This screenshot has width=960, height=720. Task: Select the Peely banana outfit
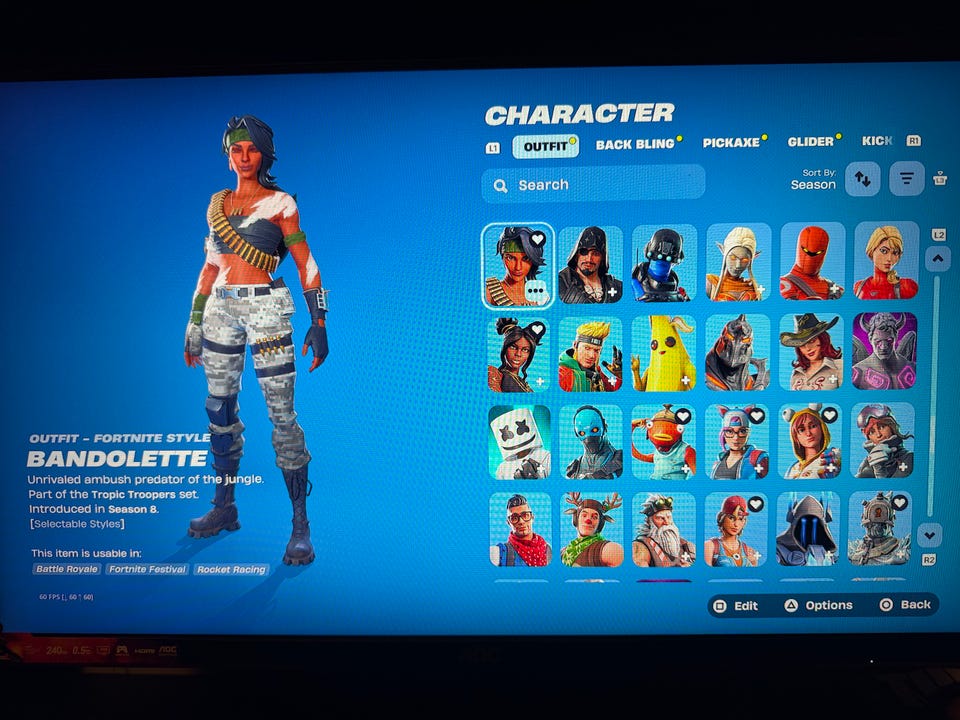coord(664,353)
